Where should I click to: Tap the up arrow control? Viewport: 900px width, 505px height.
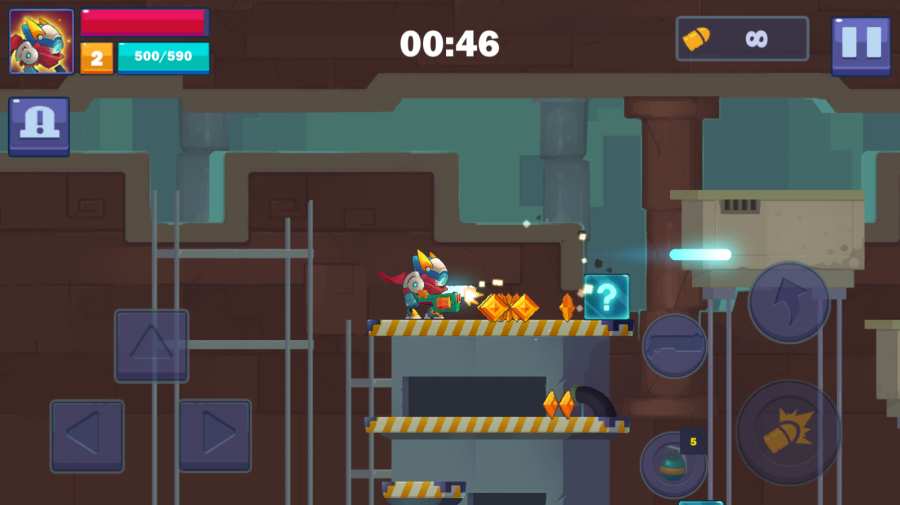[x=151, y=345]
